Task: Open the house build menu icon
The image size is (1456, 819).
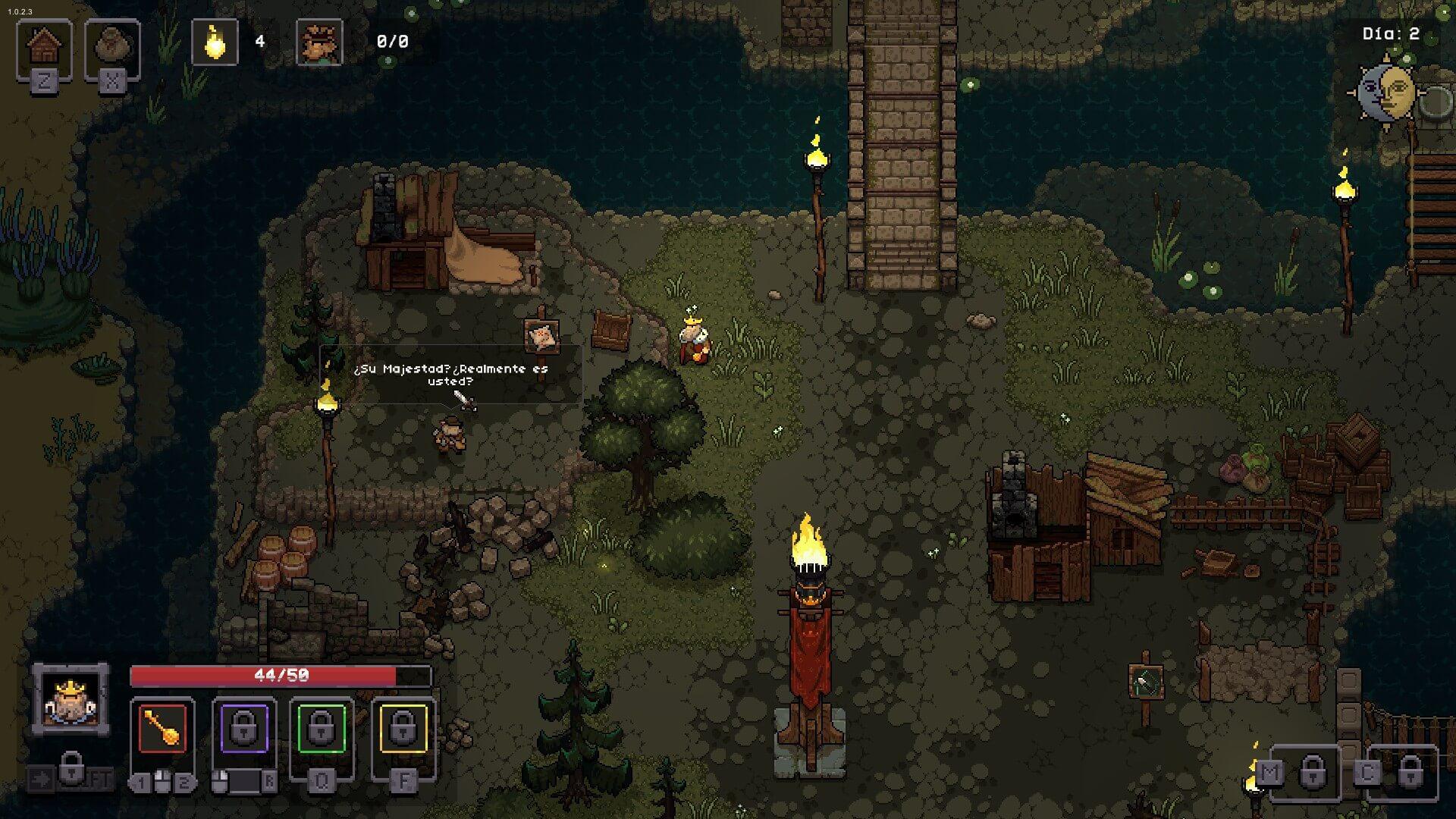Action: pos(44,47)
